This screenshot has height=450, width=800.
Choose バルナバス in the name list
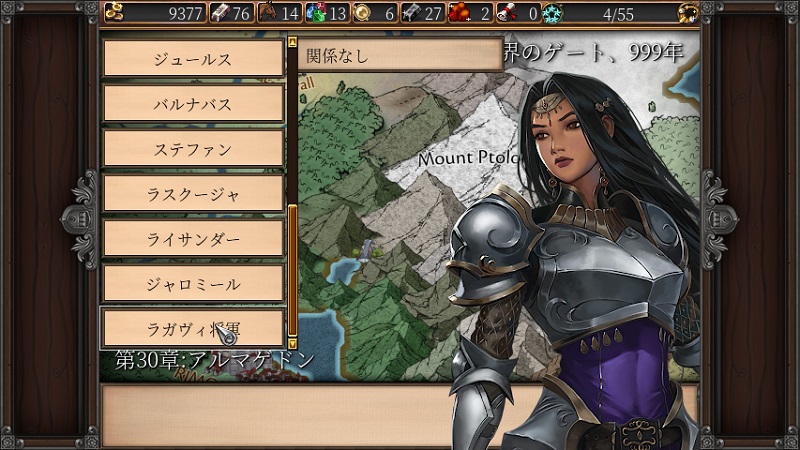[193, 104]
